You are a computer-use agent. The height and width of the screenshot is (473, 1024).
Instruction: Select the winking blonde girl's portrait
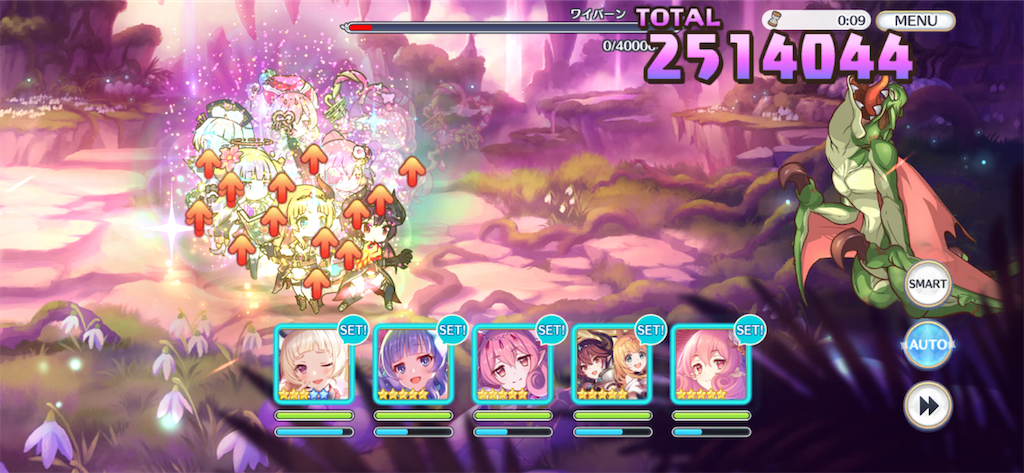point(314,363)
